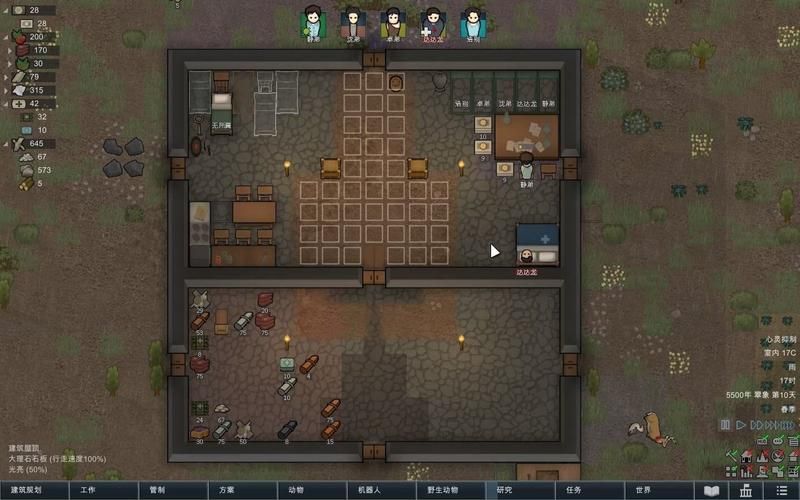Switch to the 世界 world view
Viewport: 800px width, 500px height.
(642, 491)
